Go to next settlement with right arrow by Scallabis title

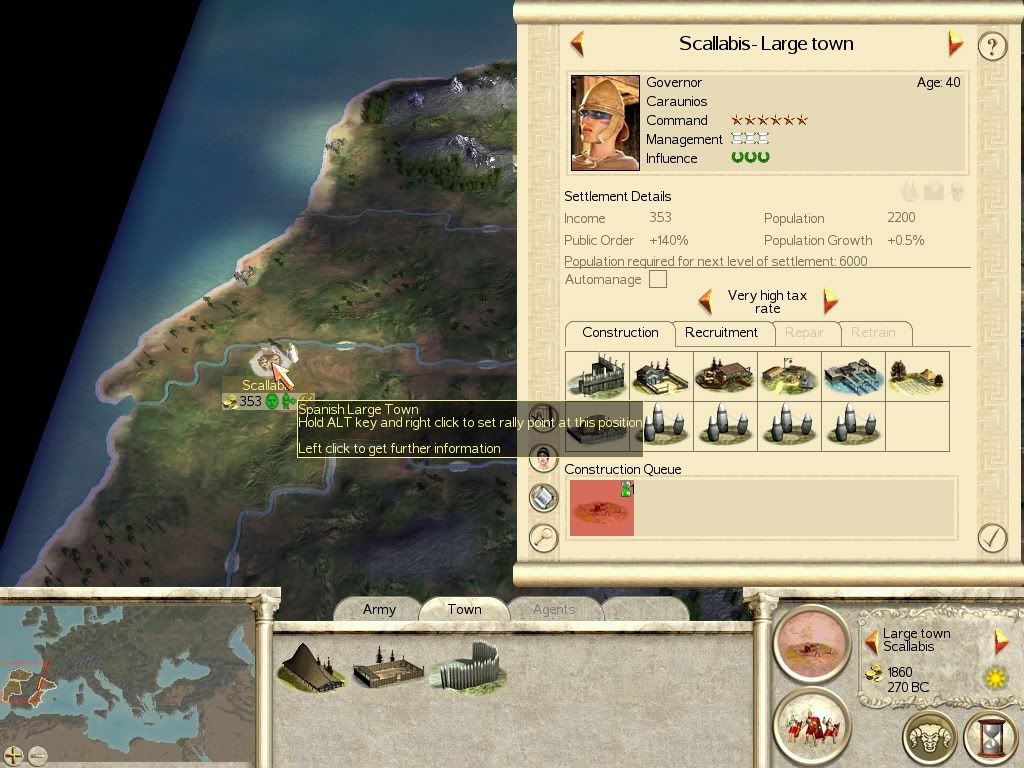coord(955,44)
